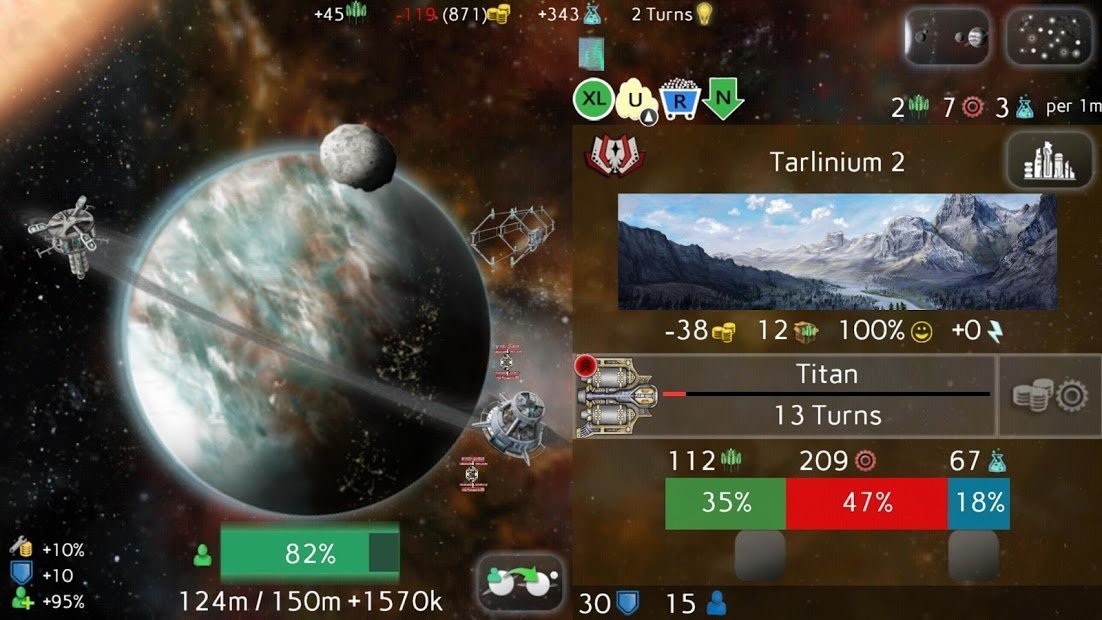The image size is (1102, 620).
Task: Open the city buildings list button
Action: pos(1048,162)
